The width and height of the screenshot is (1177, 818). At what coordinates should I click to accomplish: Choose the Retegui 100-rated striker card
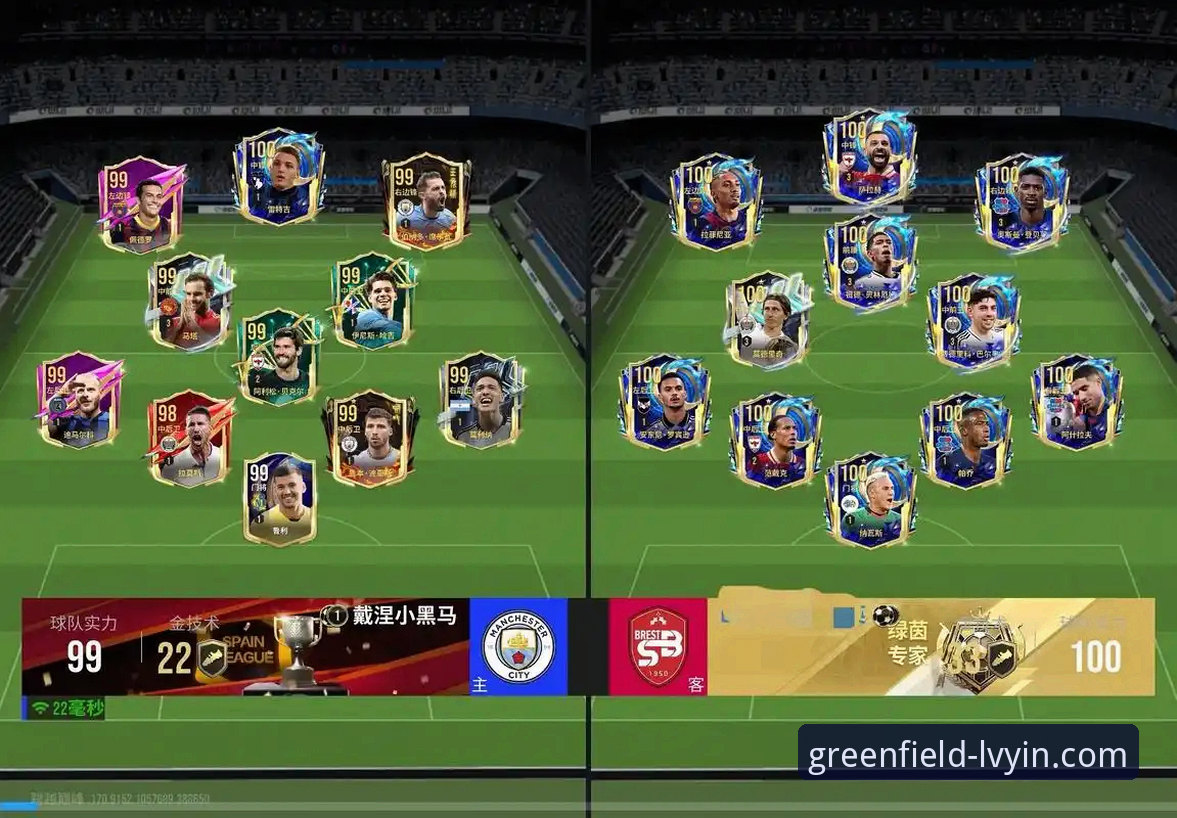(x=278, y=177)
